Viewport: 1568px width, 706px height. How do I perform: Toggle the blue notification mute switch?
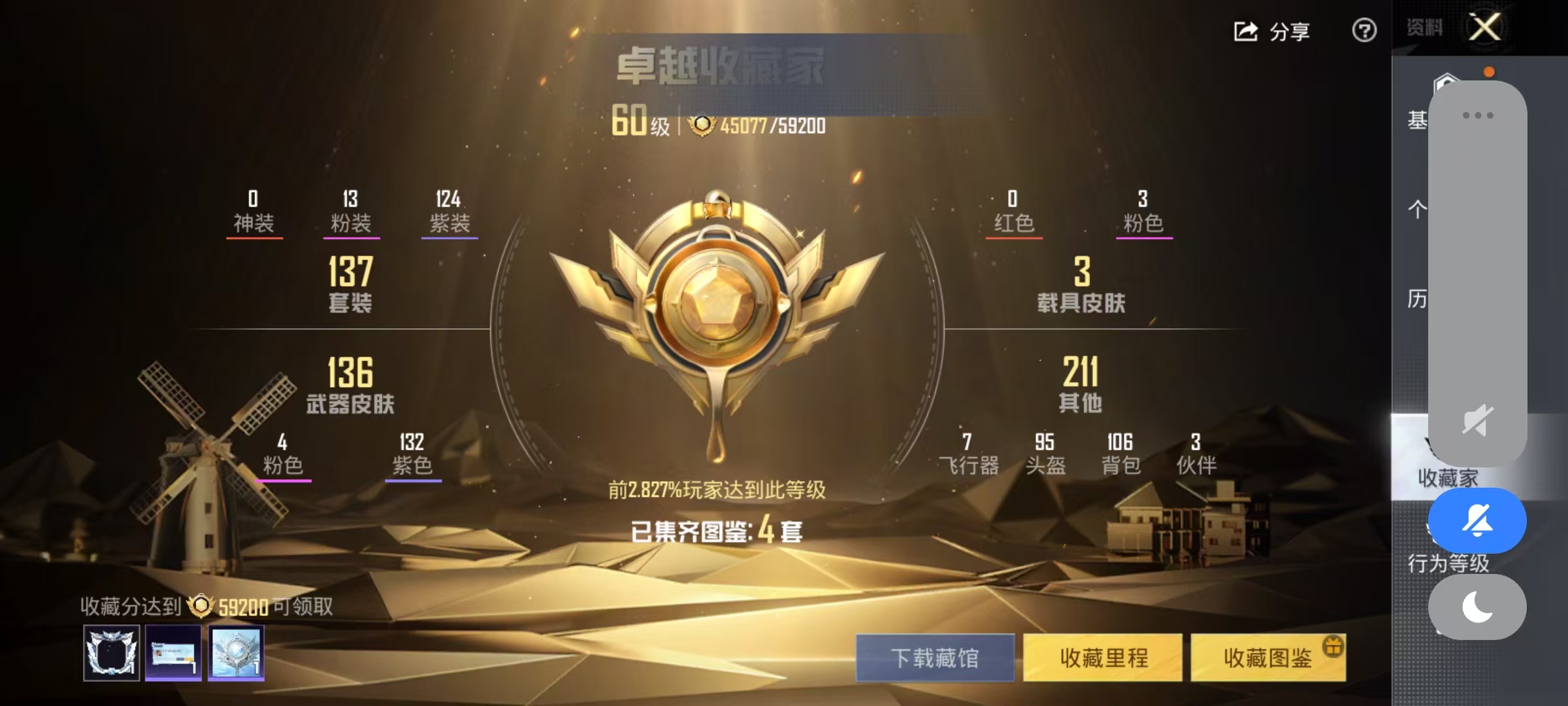point(1477,519)
